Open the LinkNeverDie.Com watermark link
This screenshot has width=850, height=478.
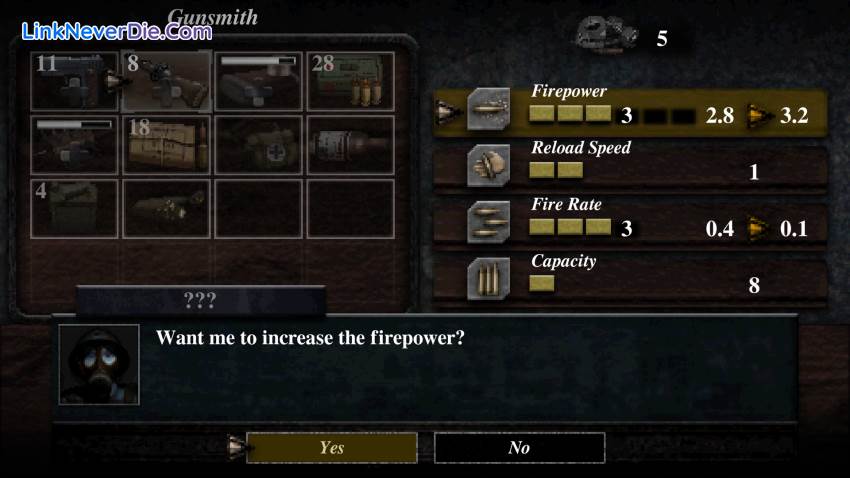tap(115, 30)
